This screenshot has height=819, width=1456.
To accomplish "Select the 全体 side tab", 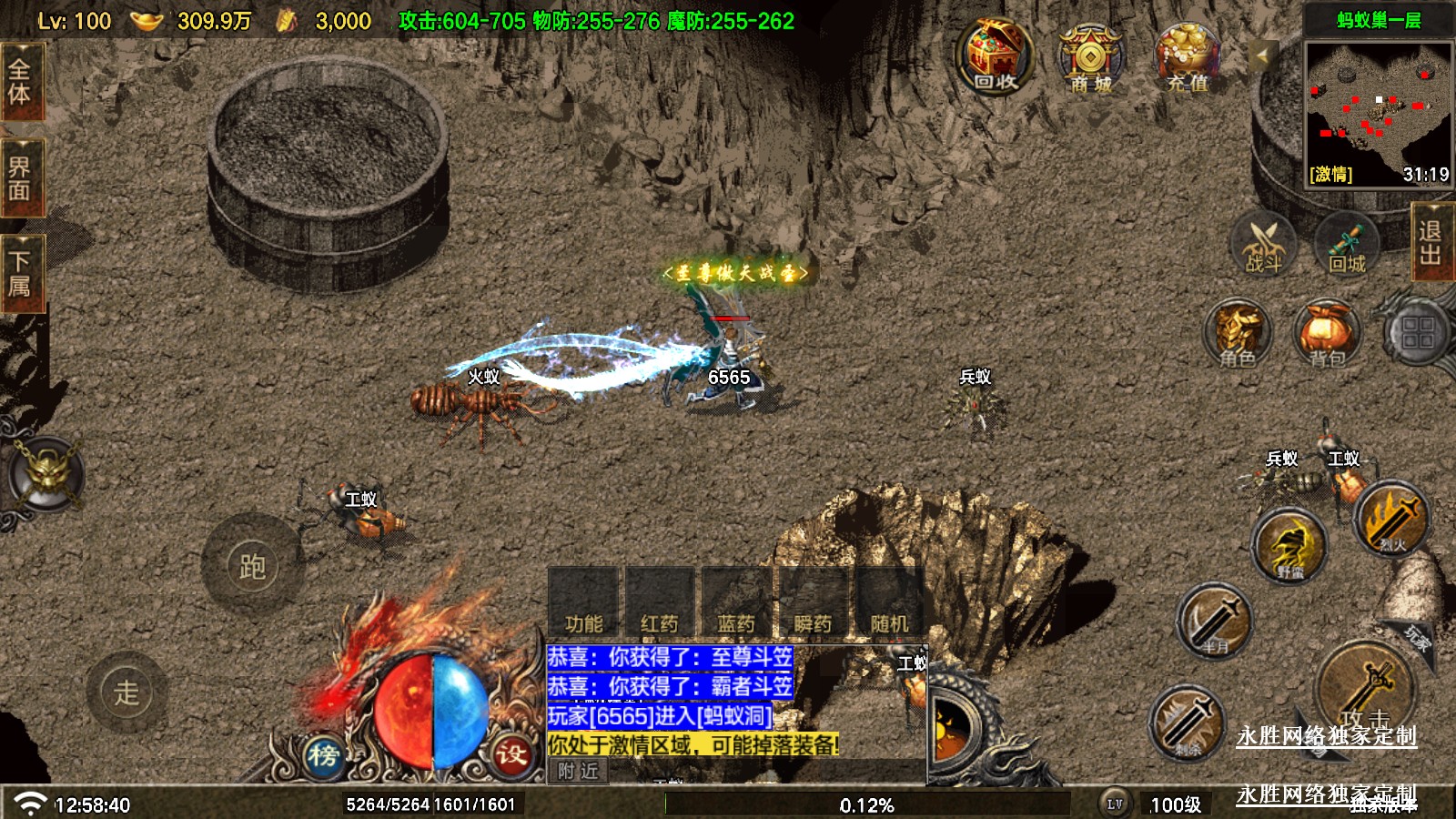I will point(20,82).
